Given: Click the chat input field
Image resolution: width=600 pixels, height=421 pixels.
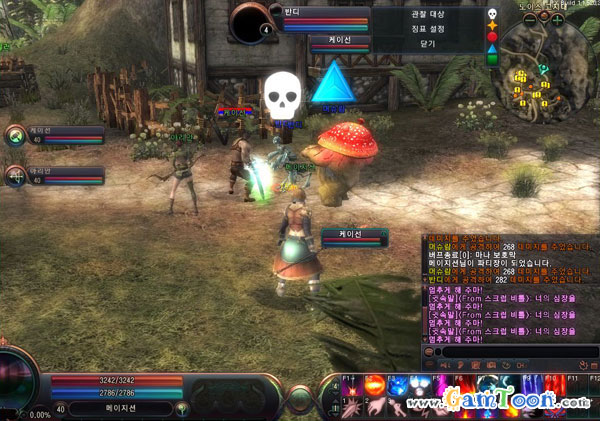Looking at the screenshot, I should point(510,352).
